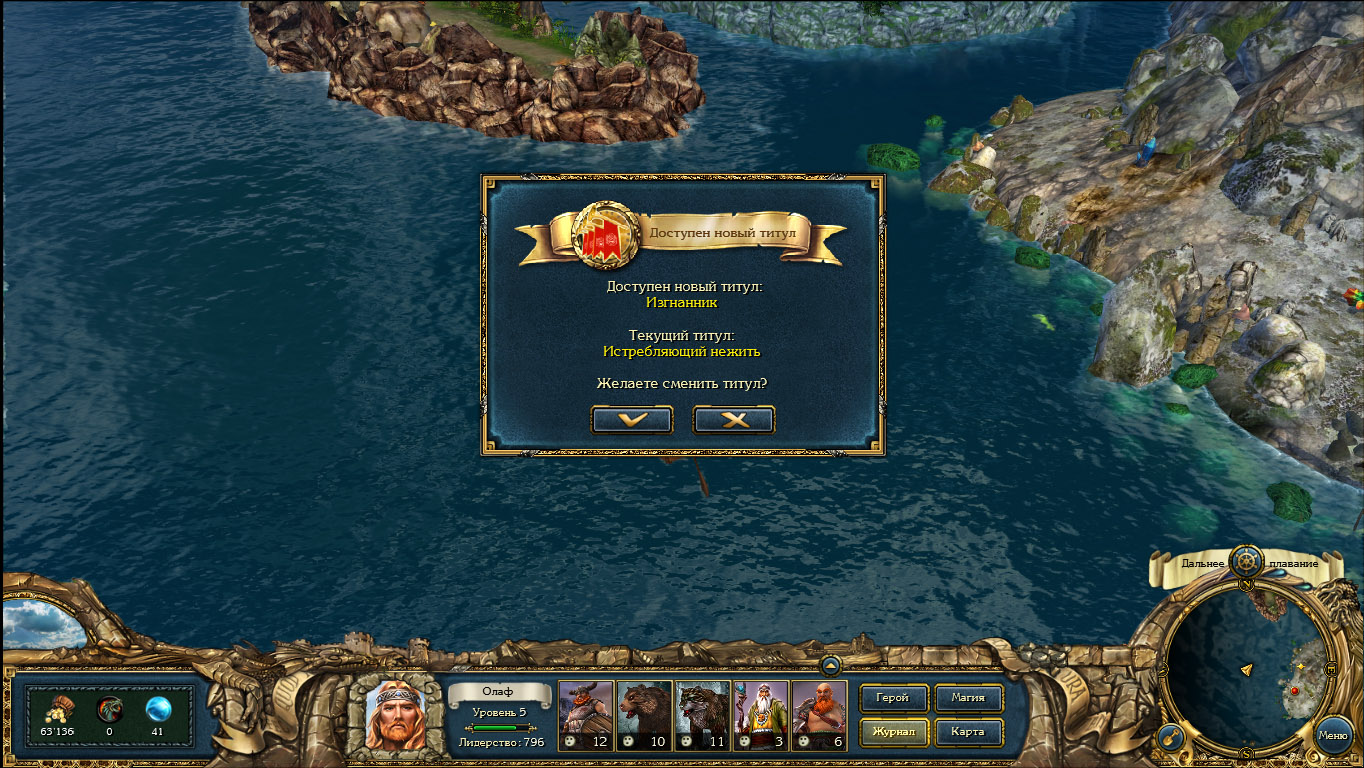The width and height of the screenshot is (1364, 768).
Task: Decline the new title with the X button
Action: [734, 420]
